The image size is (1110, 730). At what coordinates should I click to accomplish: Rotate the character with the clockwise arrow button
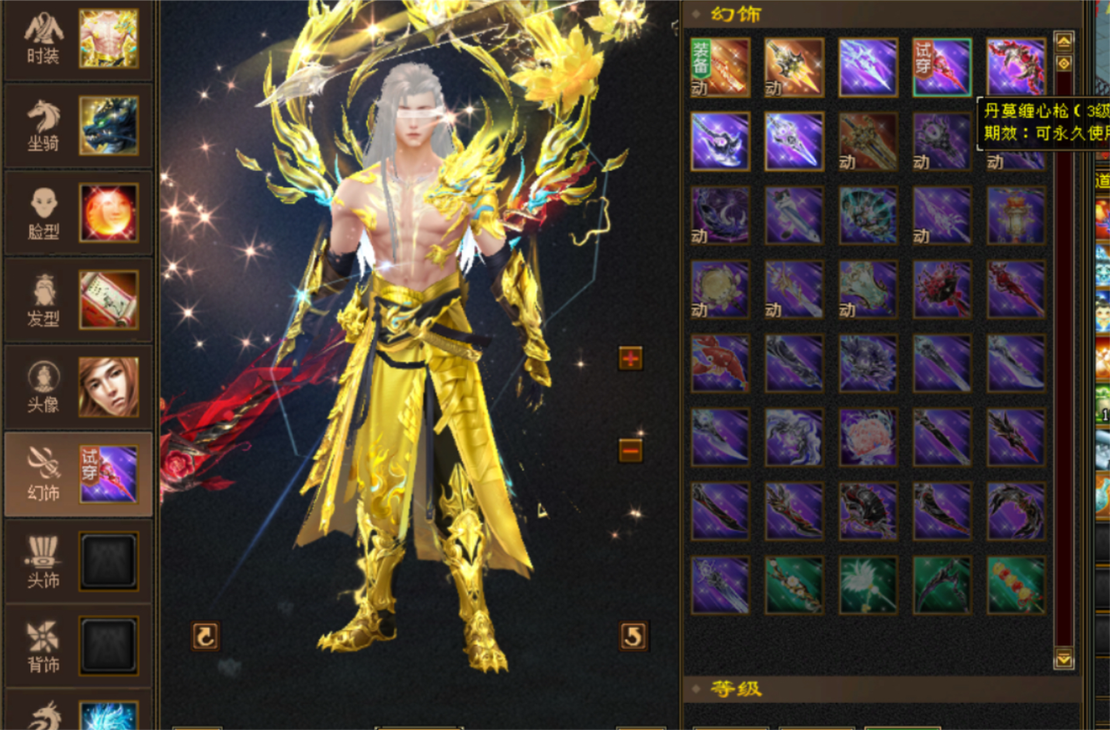click(x=205, y=636)
